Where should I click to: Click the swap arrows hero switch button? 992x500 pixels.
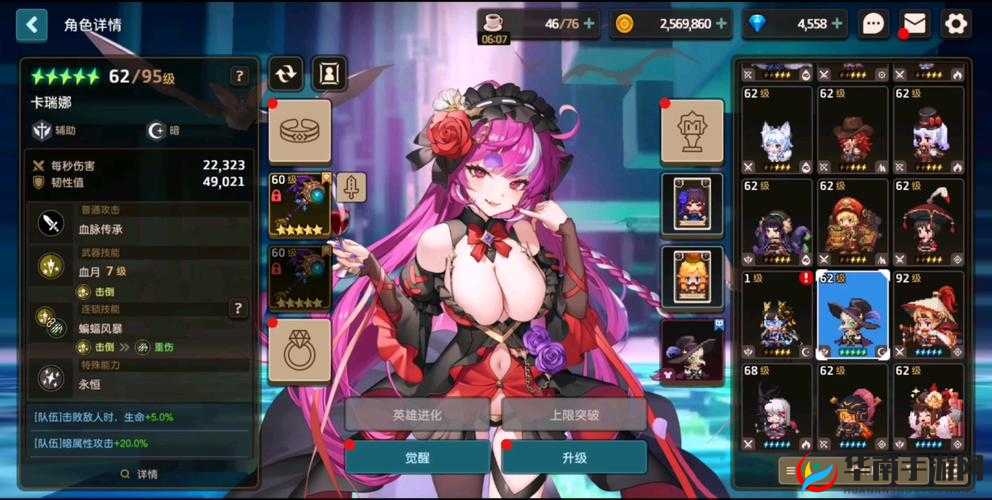pos(285,73)
